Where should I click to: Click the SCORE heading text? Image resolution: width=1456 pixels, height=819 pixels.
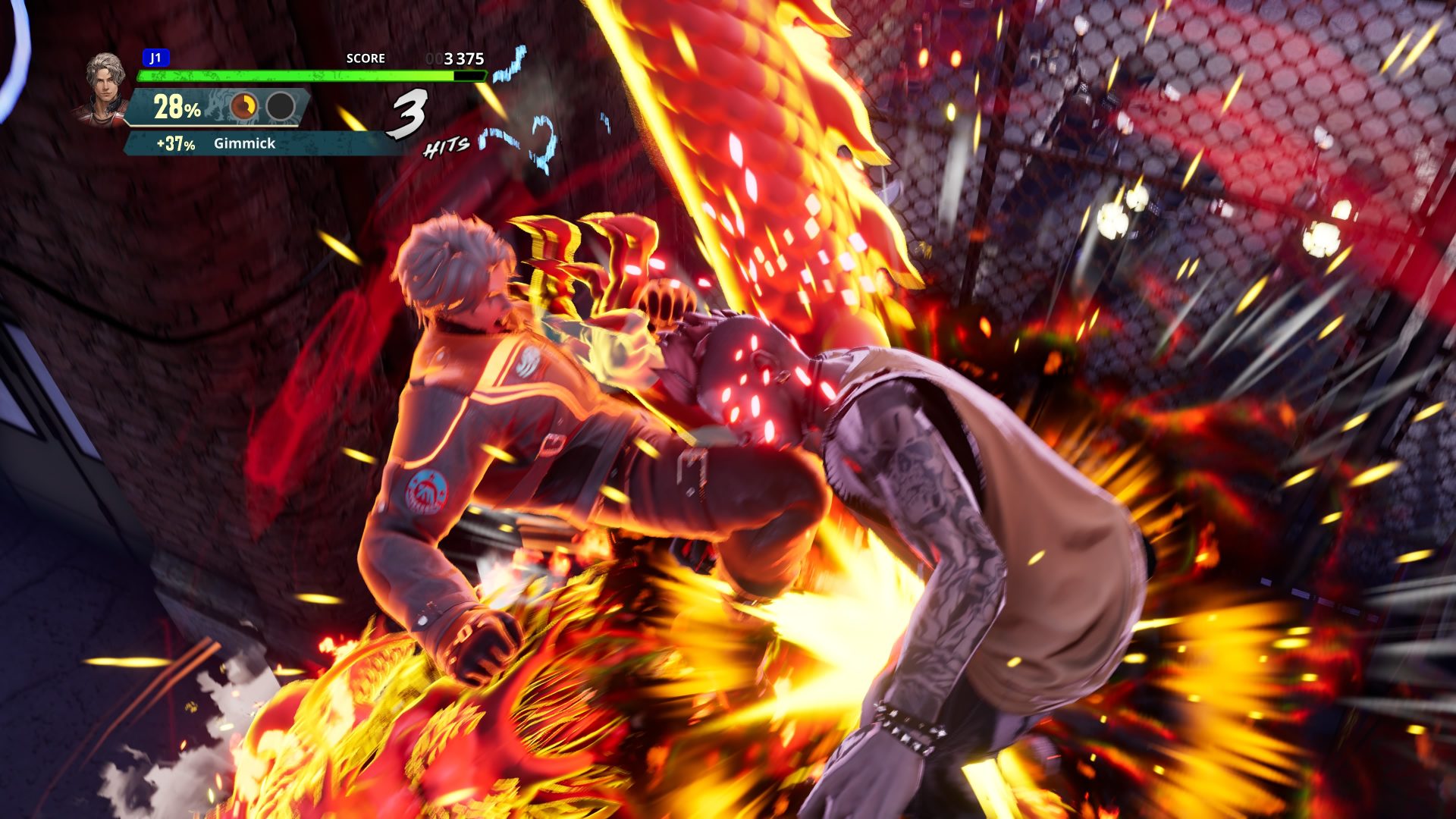coord(366,58)
